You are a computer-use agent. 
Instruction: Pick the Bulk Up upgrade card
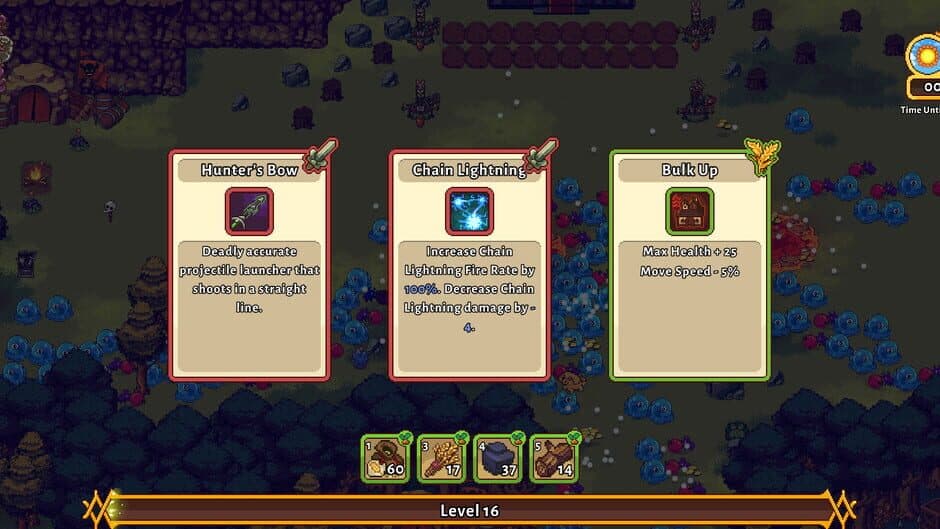click(x=689, y=265)
